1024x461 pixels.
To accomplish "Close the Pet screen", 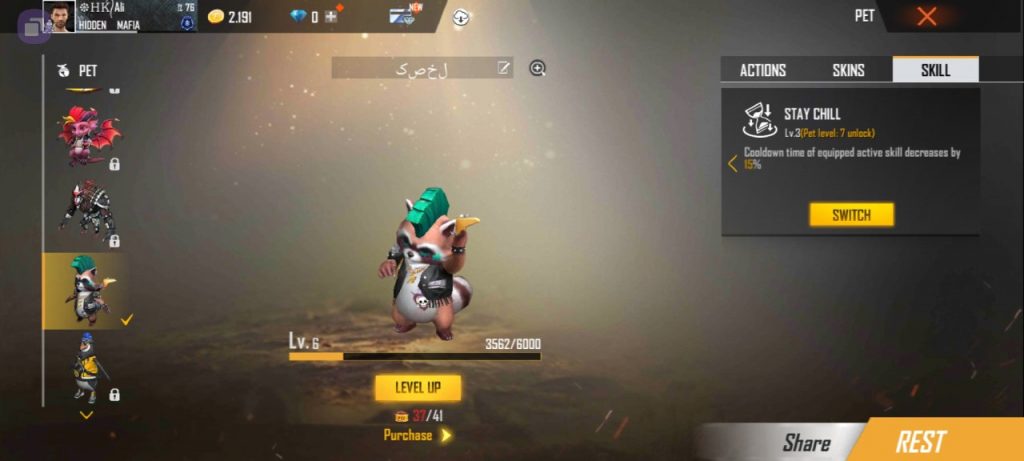I will coord(927,16).
